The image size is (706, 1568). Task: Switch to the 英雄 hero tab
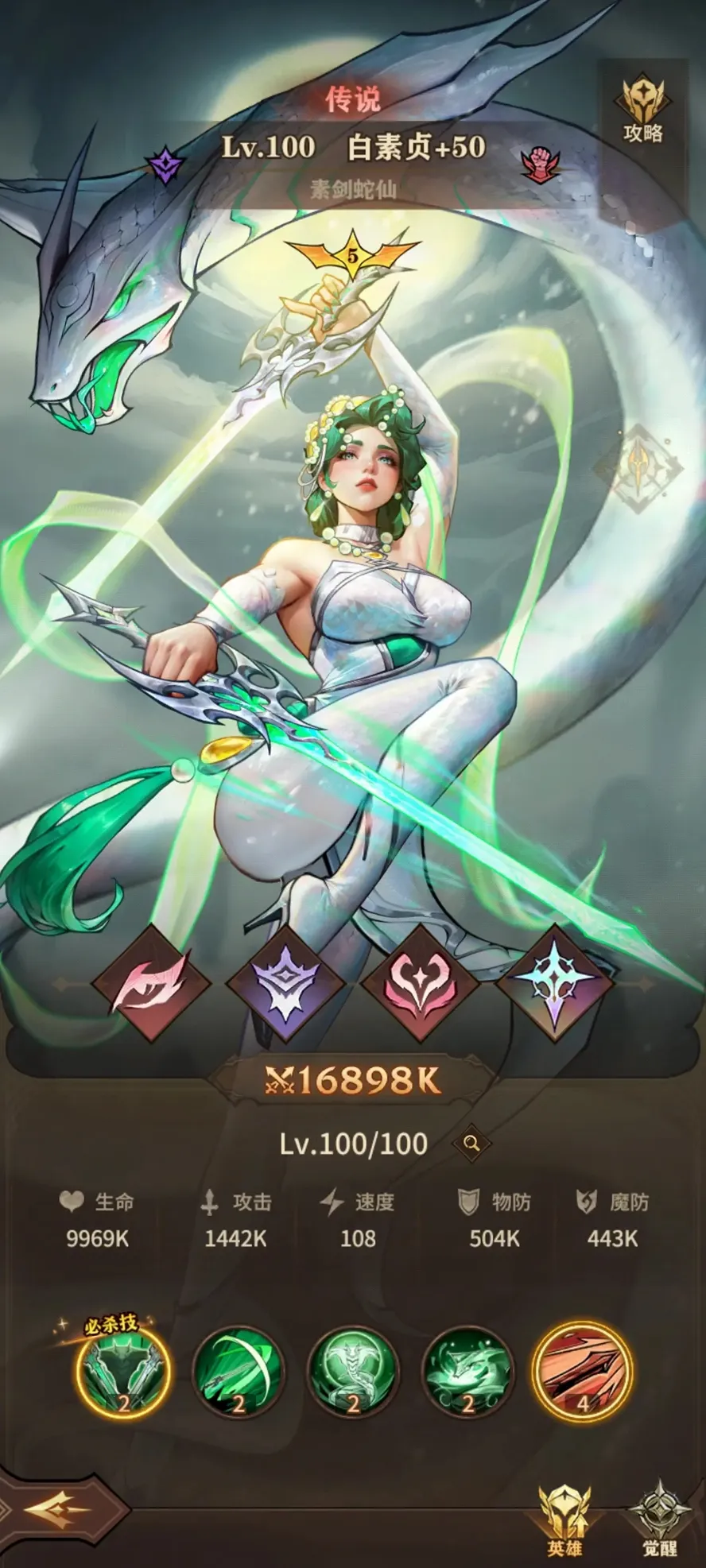[564, 1518]
